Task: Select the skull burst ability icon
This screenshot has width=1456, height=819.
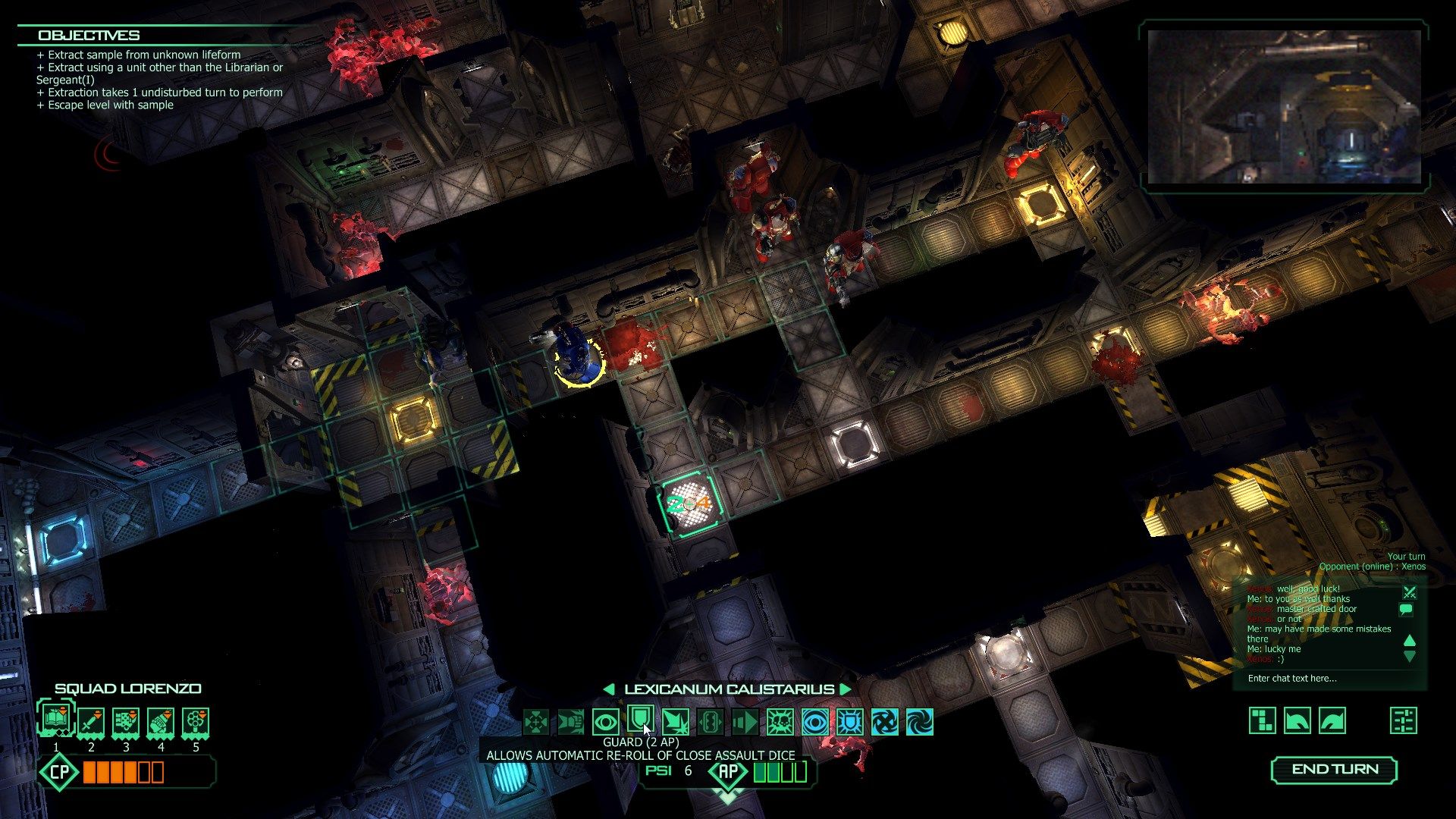Action: pos(780,722)
